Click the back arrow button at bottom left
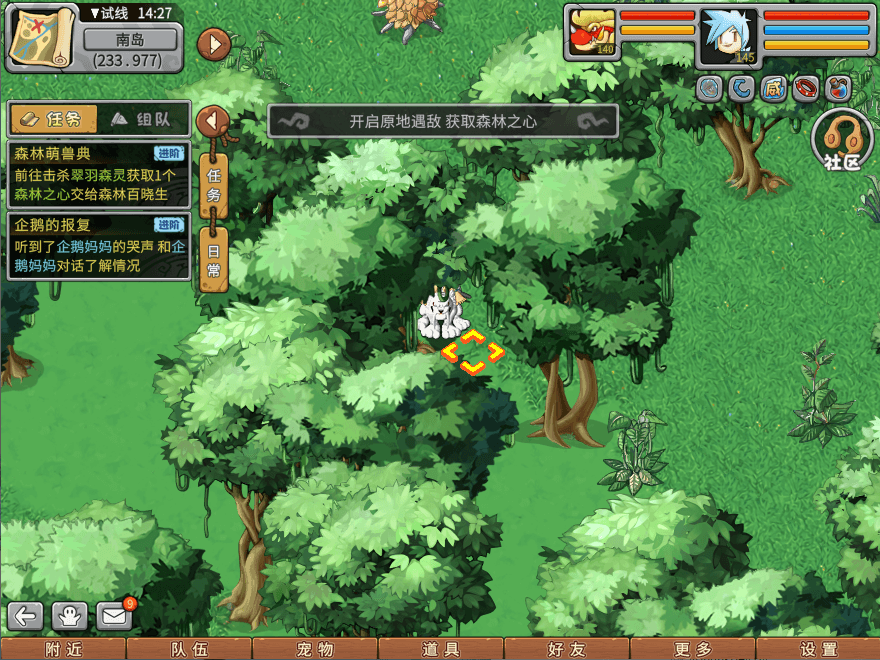880x660 pixels. (27, 617)
